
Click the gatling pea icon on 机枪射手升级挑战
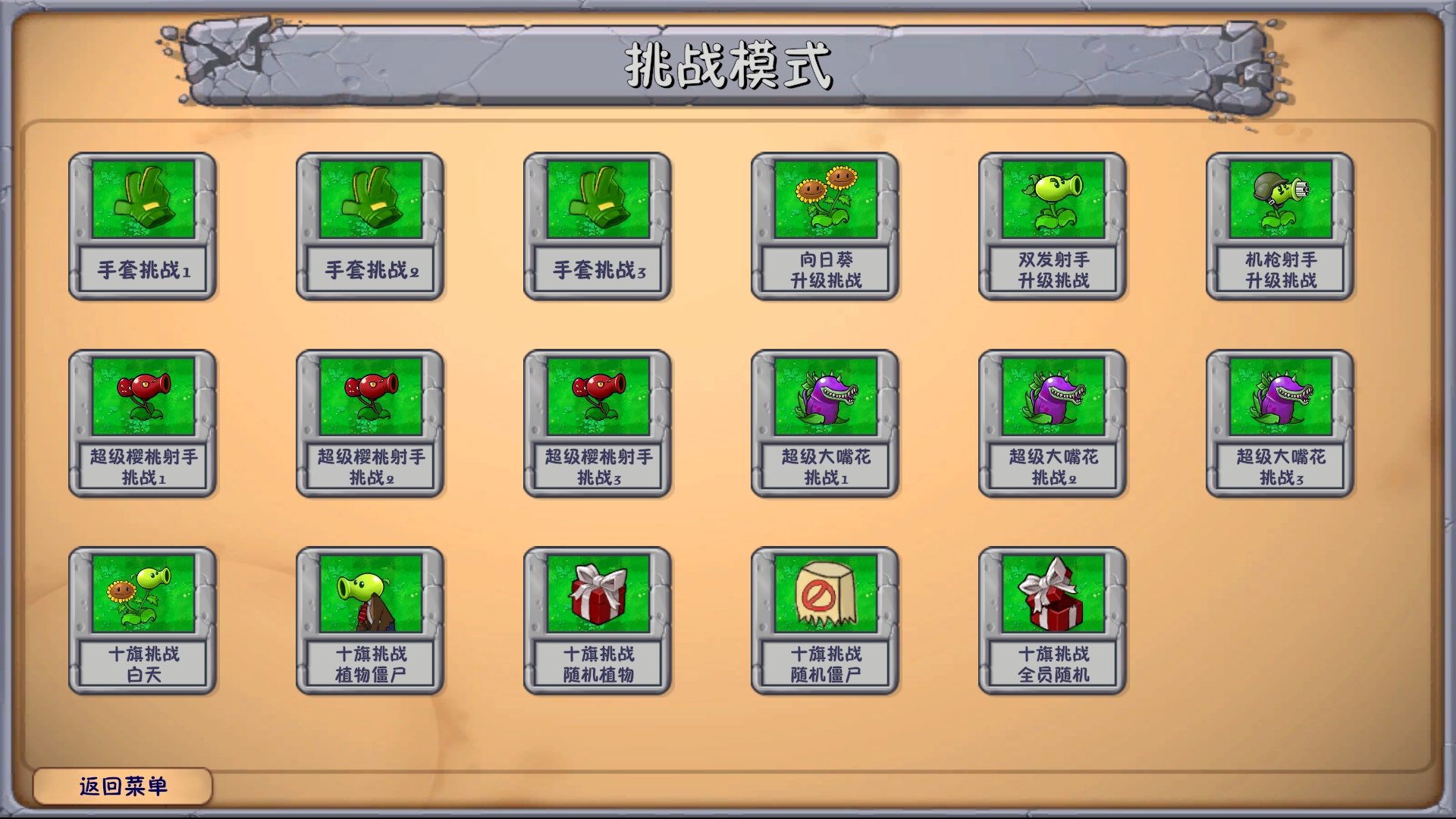[x=1279, y=199]
